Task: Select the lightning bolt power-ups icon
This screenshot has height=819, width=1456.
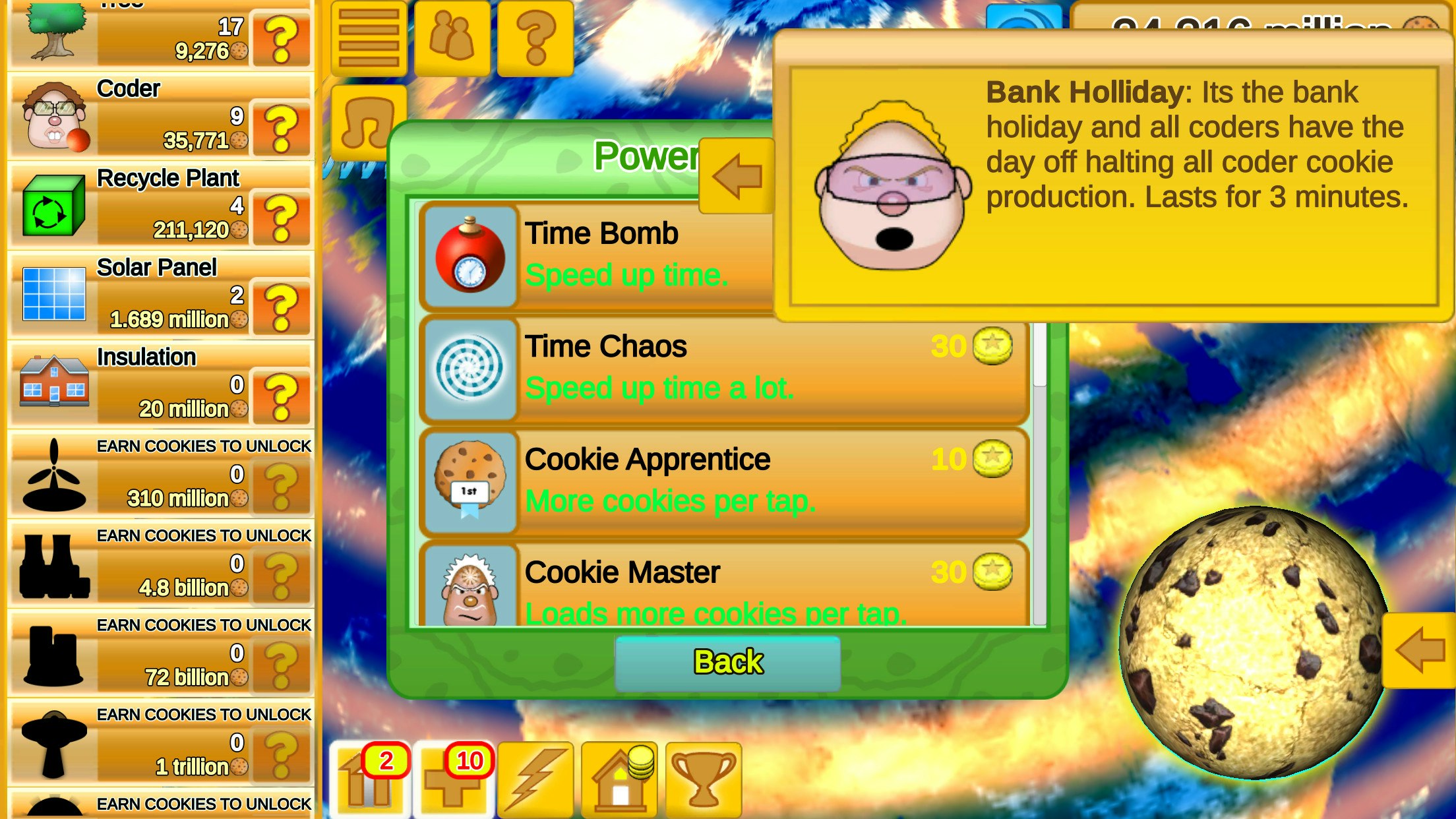Action: [x=538, y=778]
